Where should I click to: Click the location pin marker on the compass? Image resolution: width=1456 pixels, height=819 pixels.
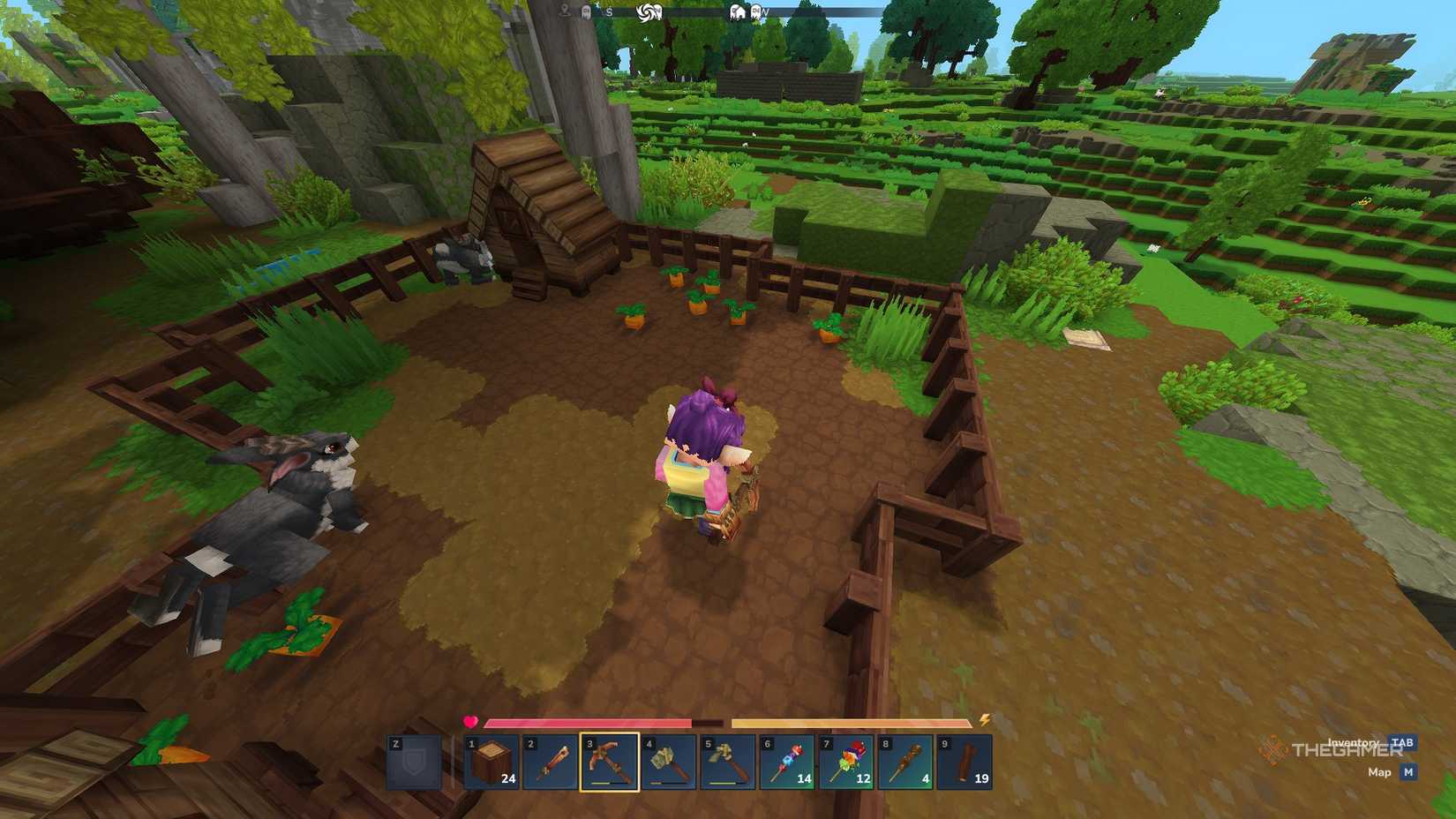(566, 10)
